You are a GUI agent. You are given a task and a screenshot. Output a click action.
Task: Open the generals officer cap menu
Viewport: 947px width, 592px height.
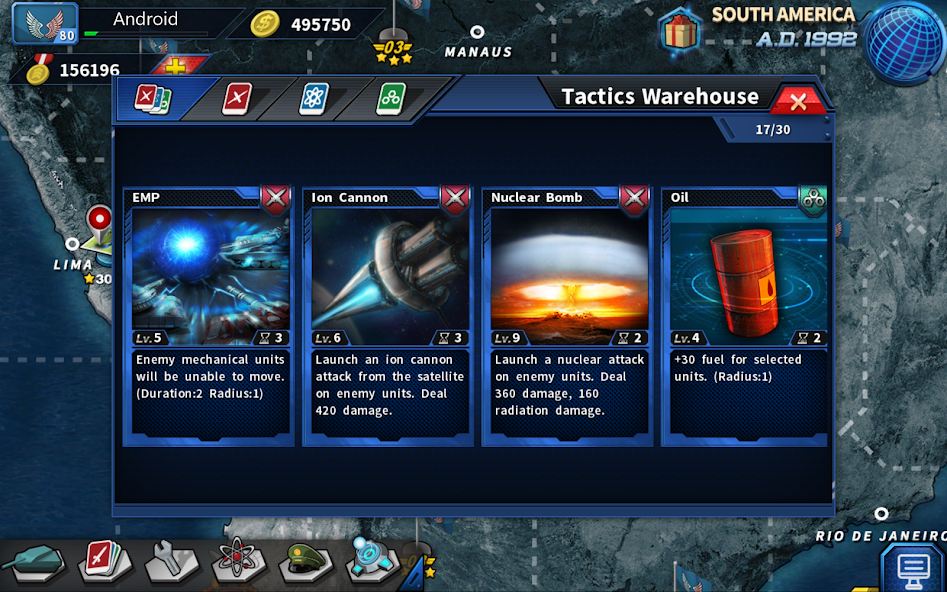[x=305, y=562]
